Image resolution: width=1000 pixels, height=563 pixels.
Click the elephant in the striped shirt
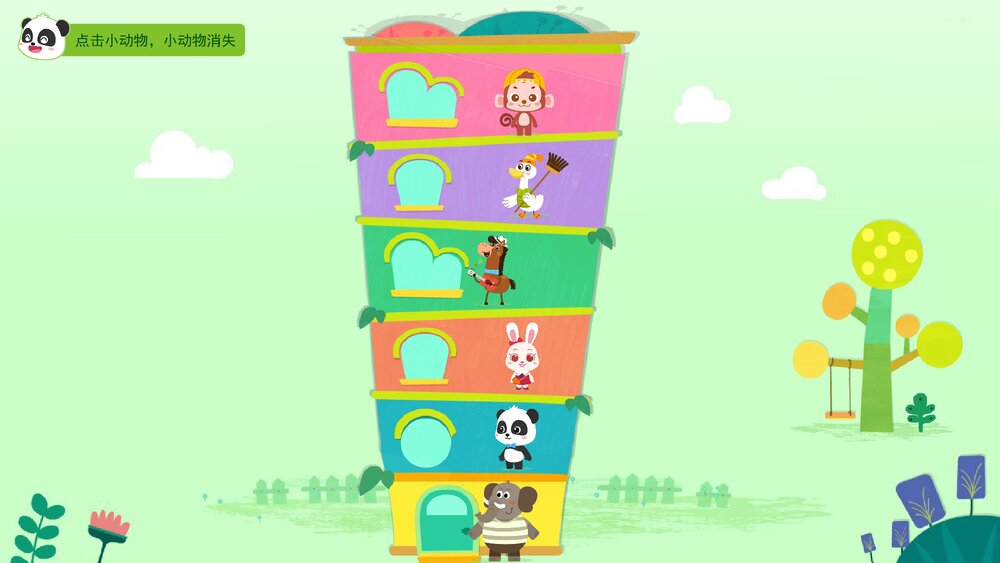pyautogui.click(x=507, y=520)
